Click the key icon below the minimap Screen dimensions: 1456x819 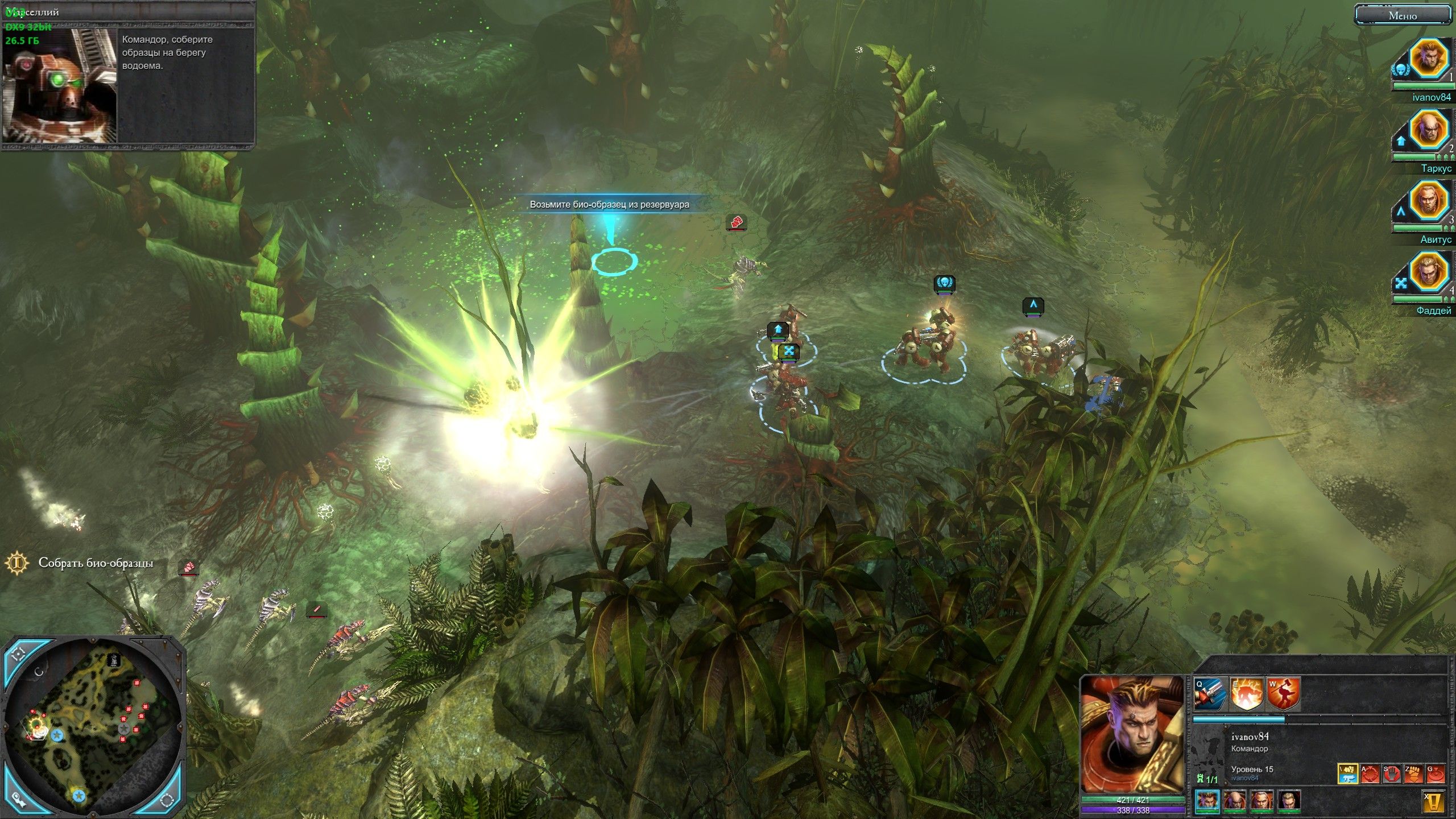point(19,801)
